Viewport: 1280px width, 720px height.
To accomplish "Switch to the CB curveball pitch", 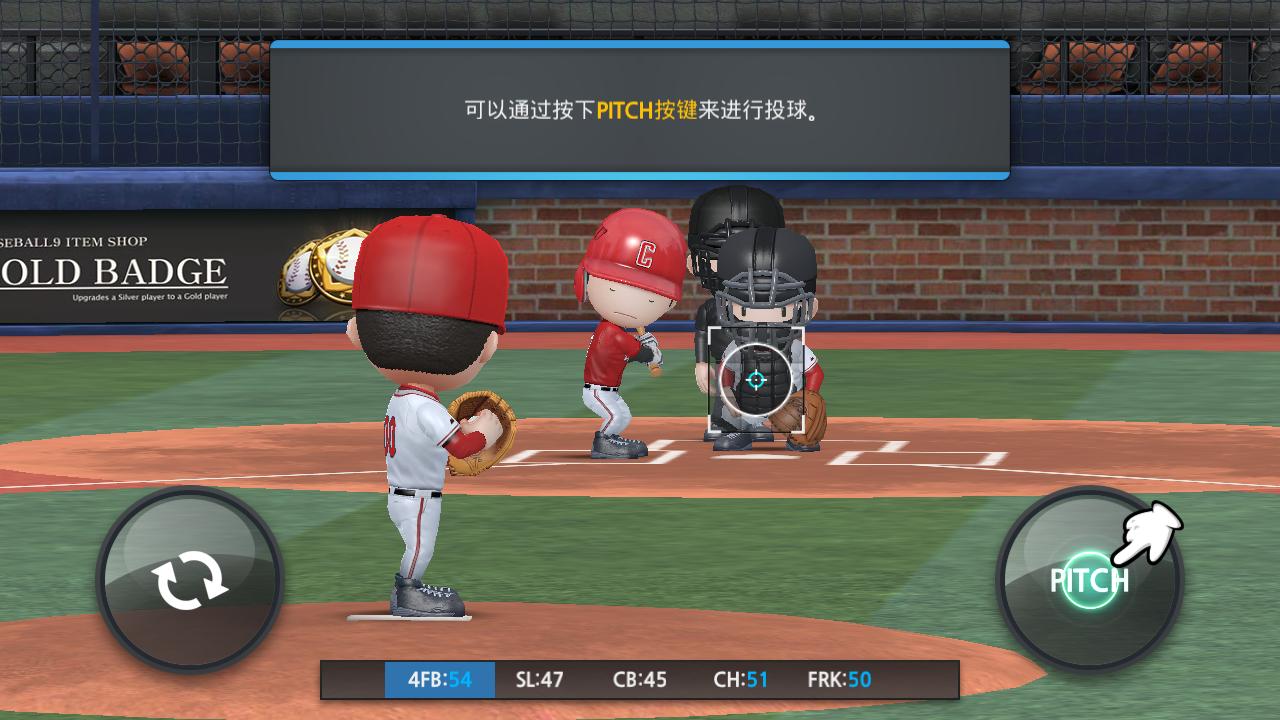I will click(x=640, y=680).
